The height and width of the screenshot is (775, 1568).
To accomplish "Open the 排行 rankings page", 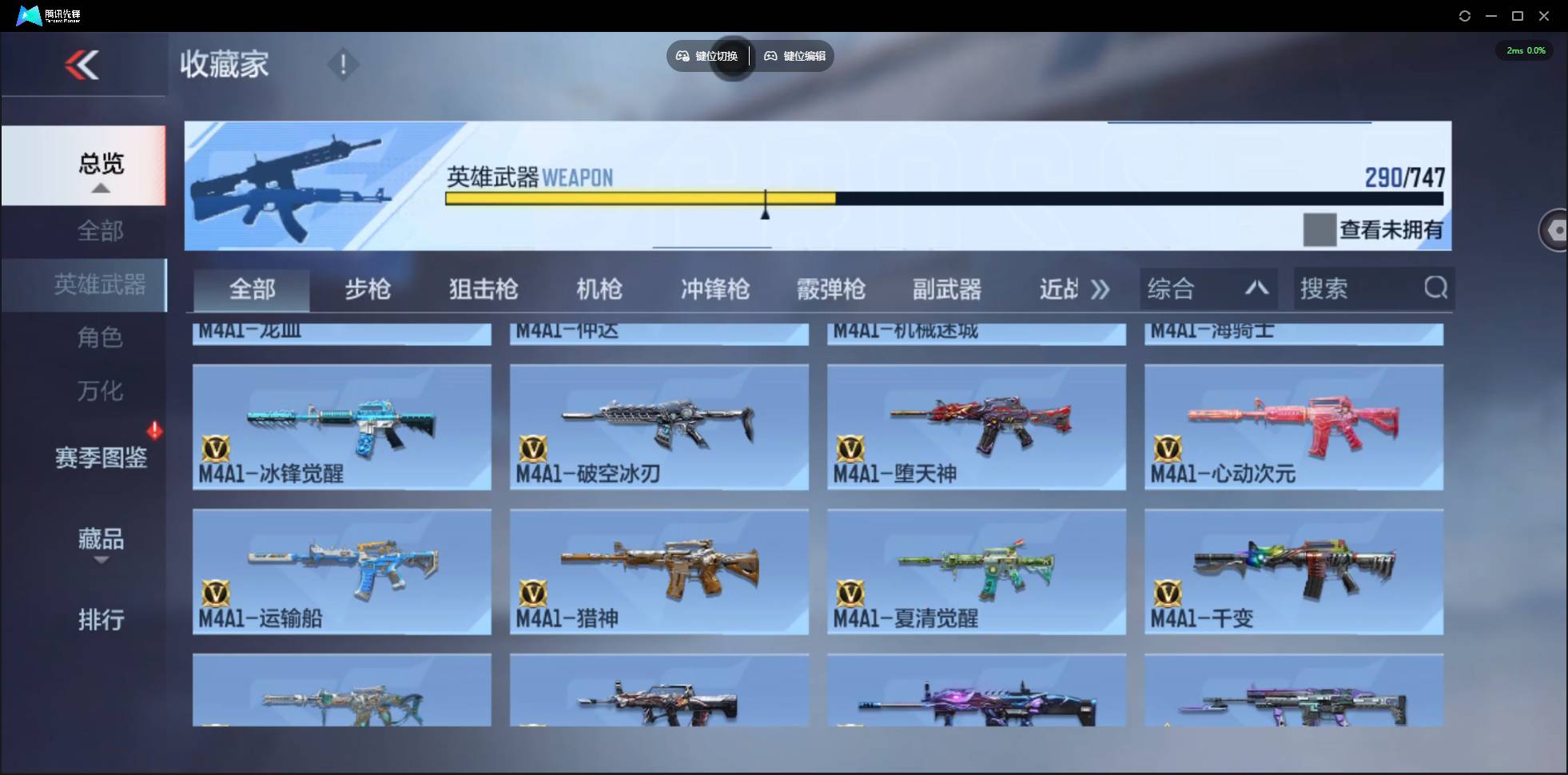I will click(x=101, y=621).
